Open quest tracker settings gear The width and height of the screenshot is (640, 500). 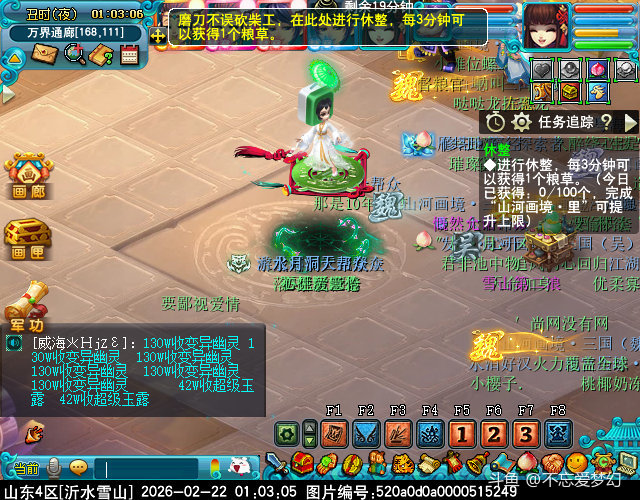coord(520,121)
